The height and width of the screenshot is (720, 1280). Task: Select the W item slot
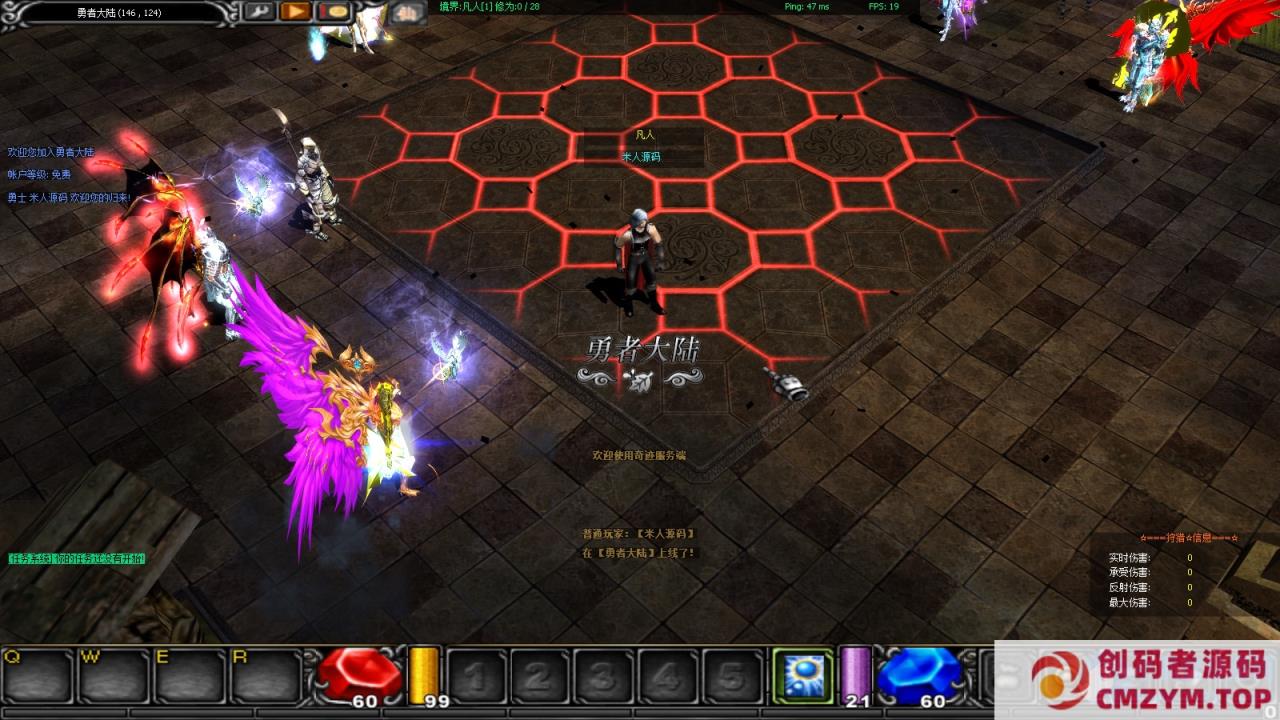pyautogui.click(x=114, y=677)
